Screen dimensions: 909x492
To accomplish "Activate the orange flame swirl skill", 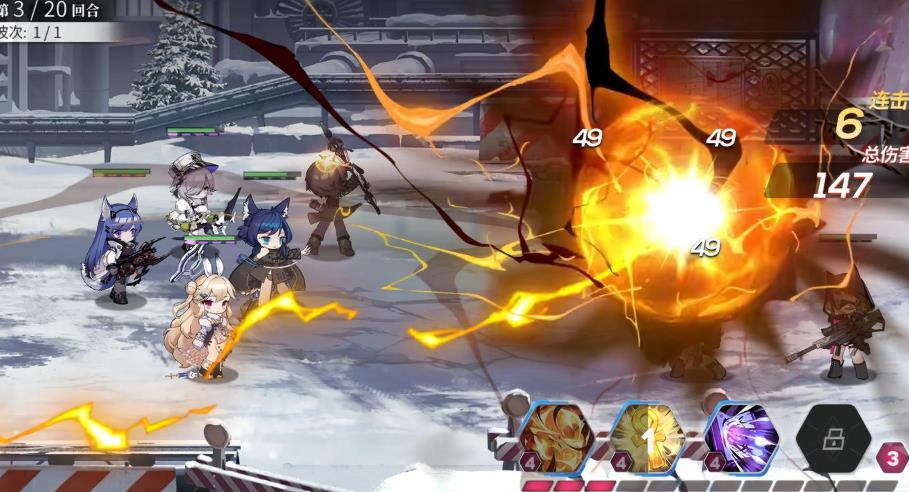I will point(557,437).
